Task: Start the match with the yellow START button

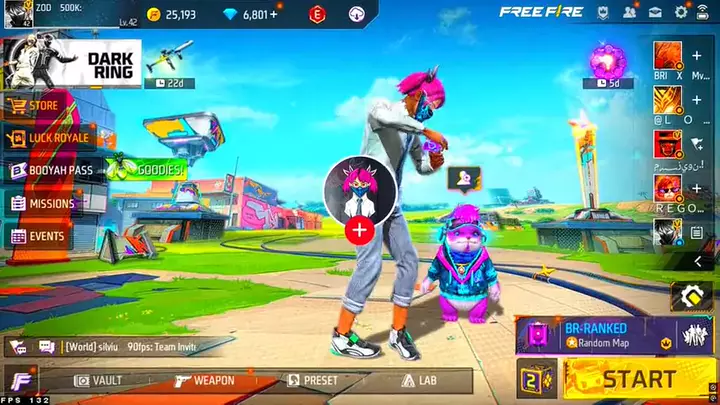Action: pos(638,379)
